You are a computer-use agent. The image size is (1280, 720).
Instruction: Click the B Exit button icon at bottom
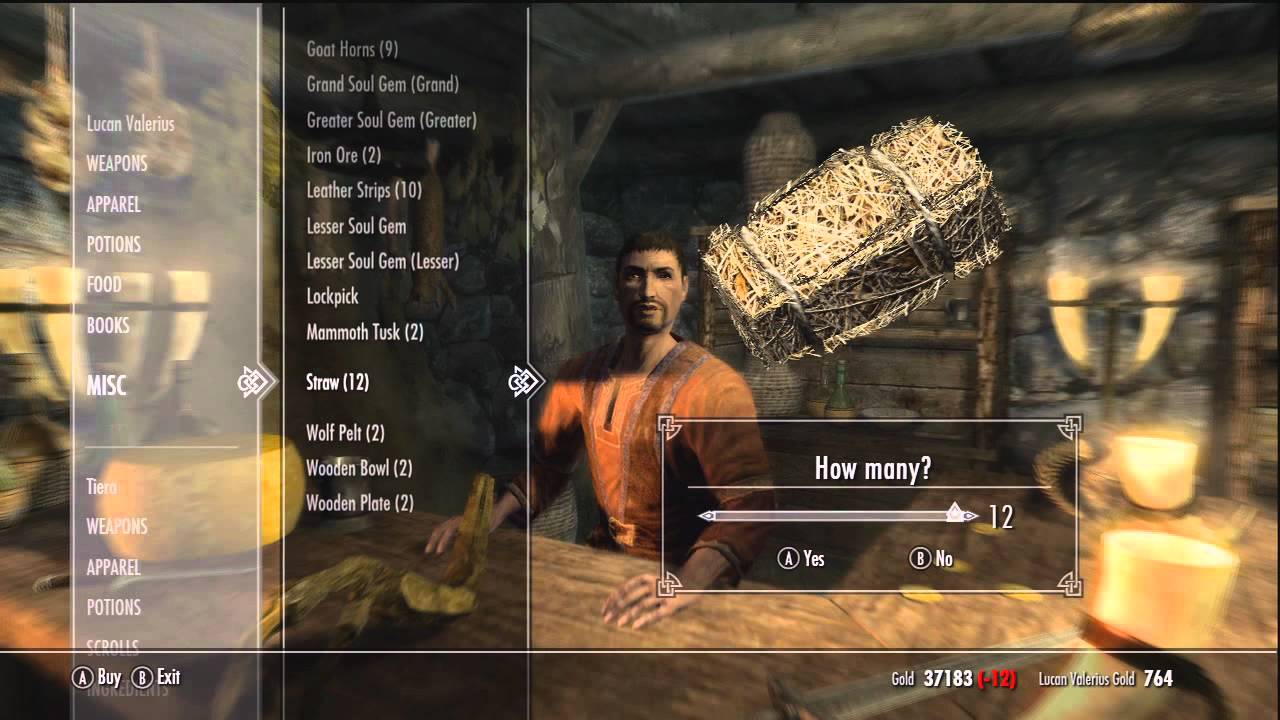tap(143, 677)
